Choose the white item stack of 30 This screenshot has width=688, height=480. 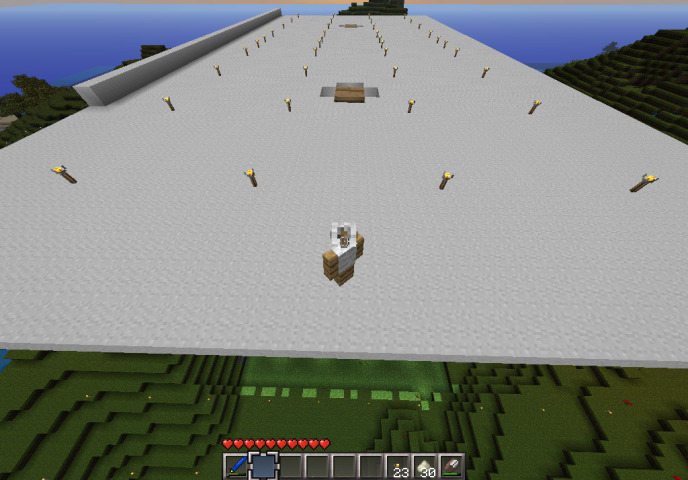click(x=426, y=466)
